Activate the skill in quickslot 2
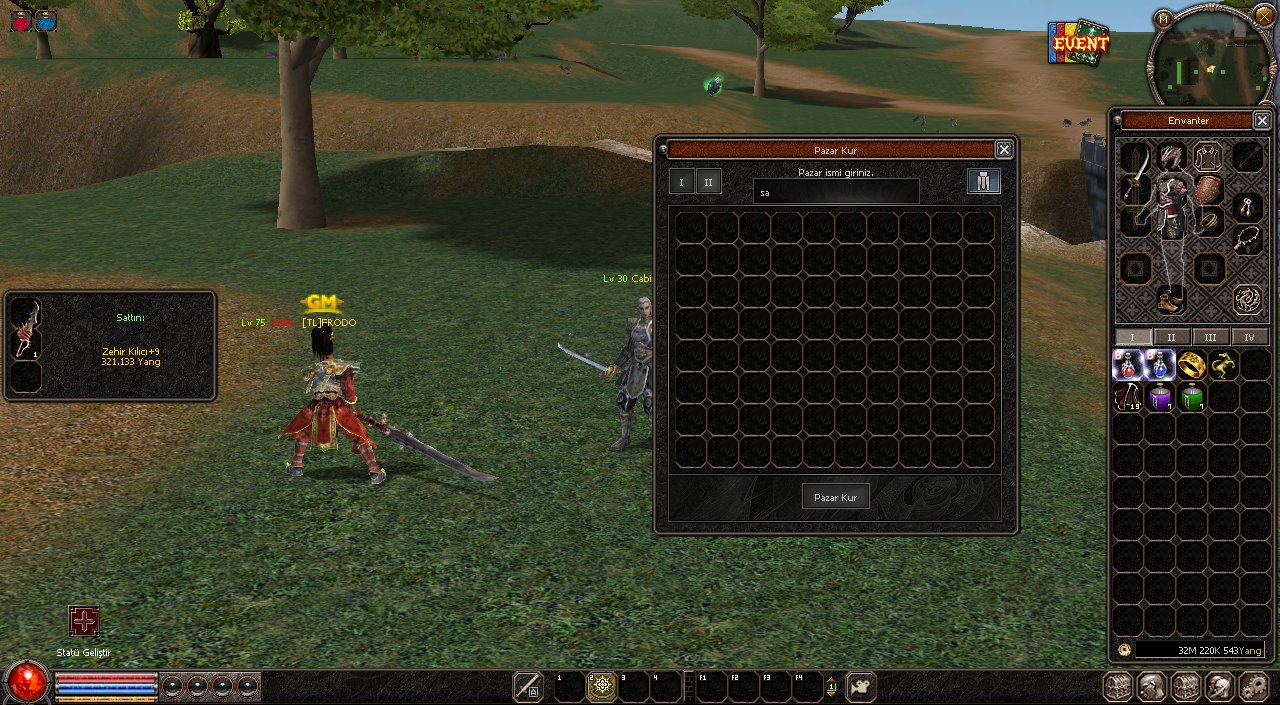 pyautogui.click(x=601, y=687)
